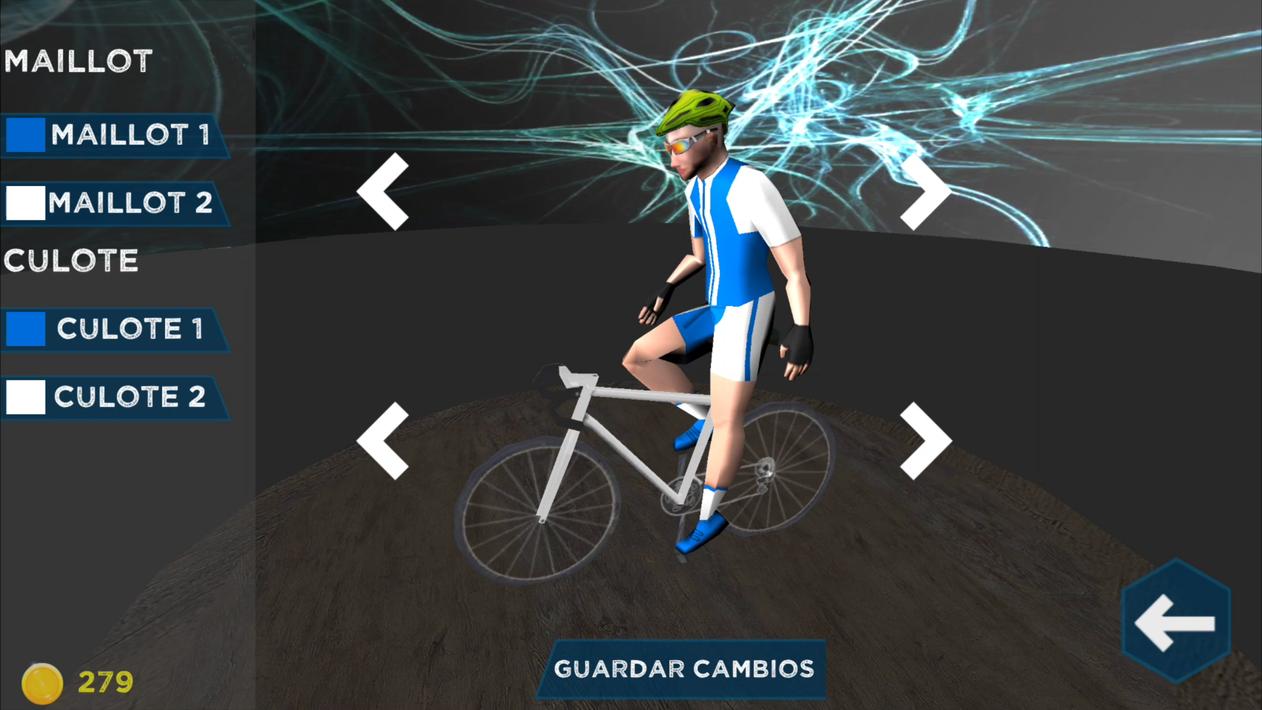Go back using the hexagon arrow button
This screenshot has height=710, width=1262.
click(x=1176, y=622)
